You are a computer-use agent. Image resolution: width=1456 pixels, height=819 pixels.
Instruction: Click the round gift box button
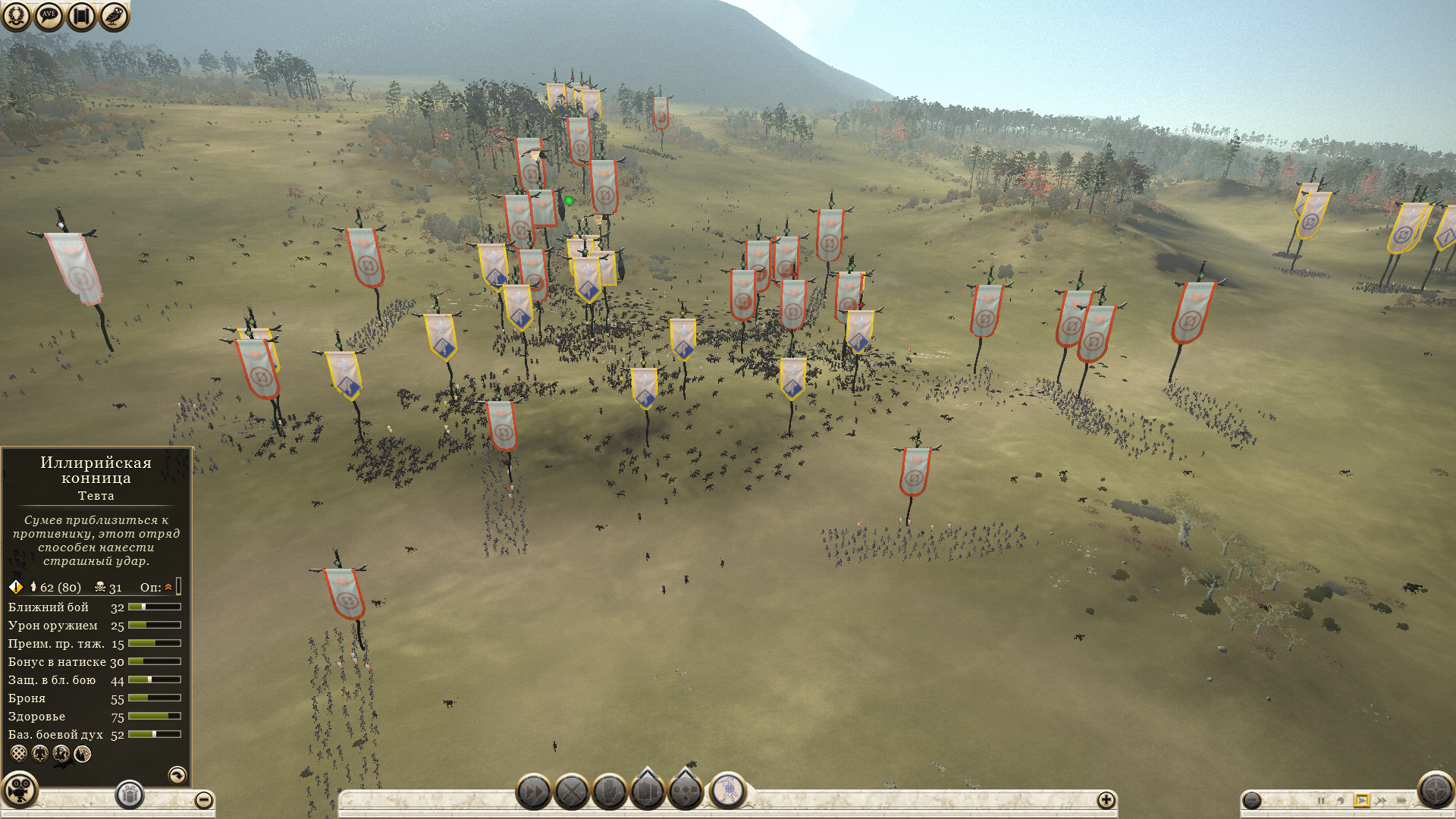coord(130,795)
